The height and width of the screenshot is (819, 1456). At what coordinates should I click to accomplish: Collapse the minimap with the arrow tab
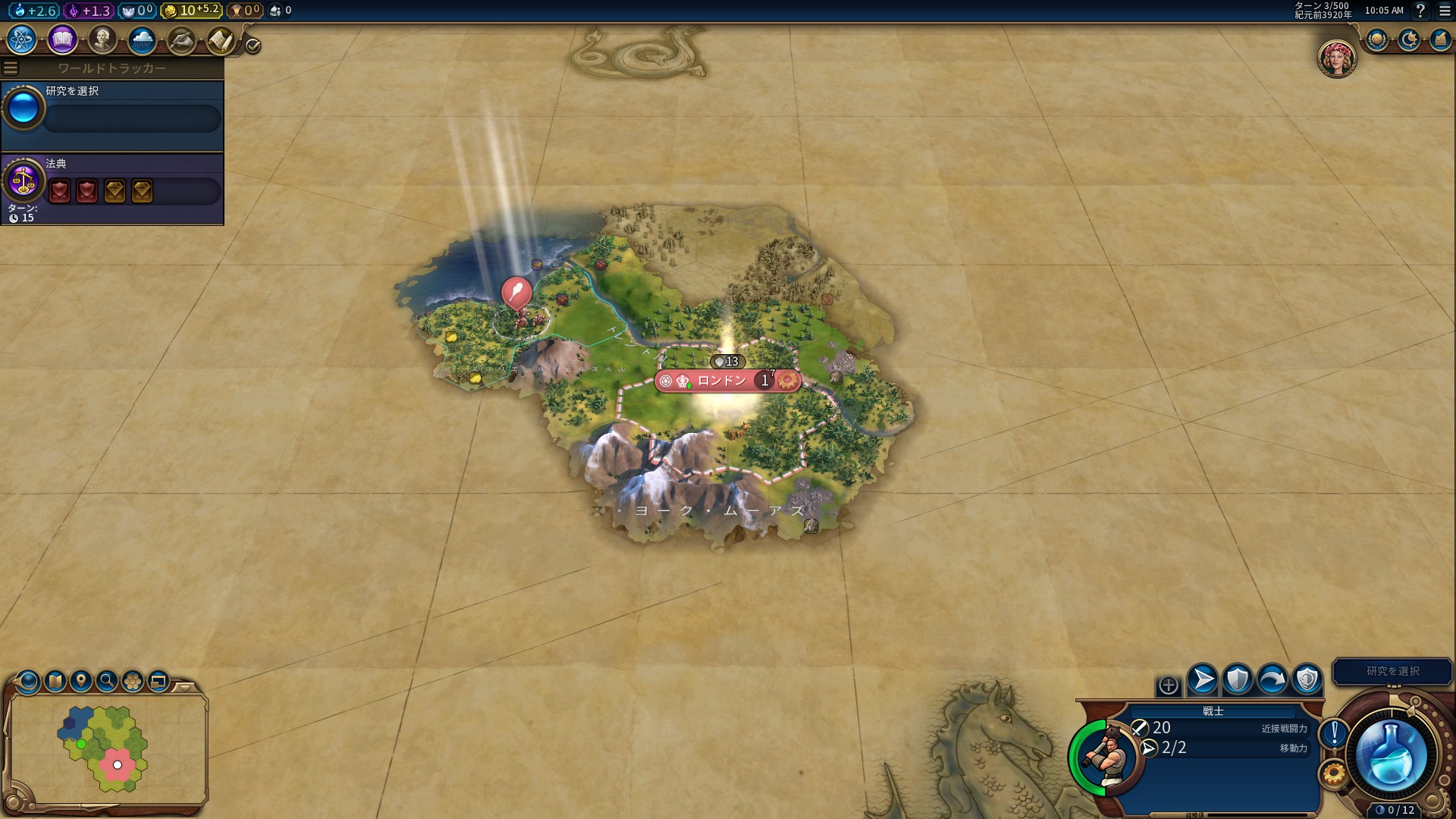click(x=184, y=687)
